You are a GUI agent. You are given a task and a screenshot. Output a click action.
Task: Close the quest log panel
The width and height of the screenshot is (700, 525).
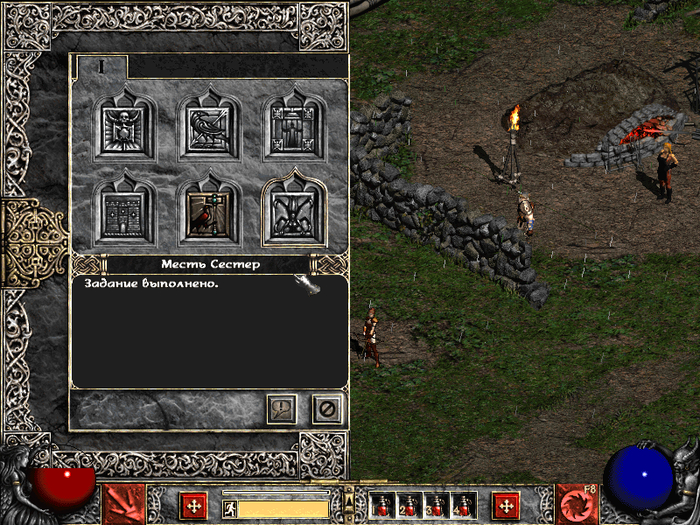pyautogui.click(x=326, y=408)
